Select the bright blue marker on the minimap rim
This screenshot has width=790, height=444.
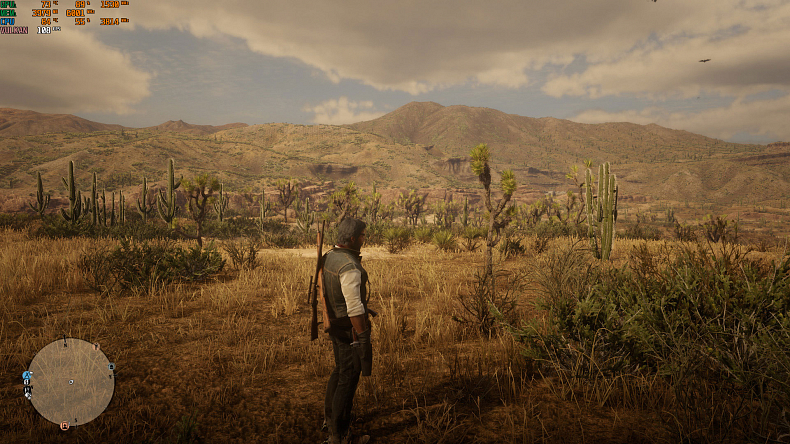tap(27, 375)
